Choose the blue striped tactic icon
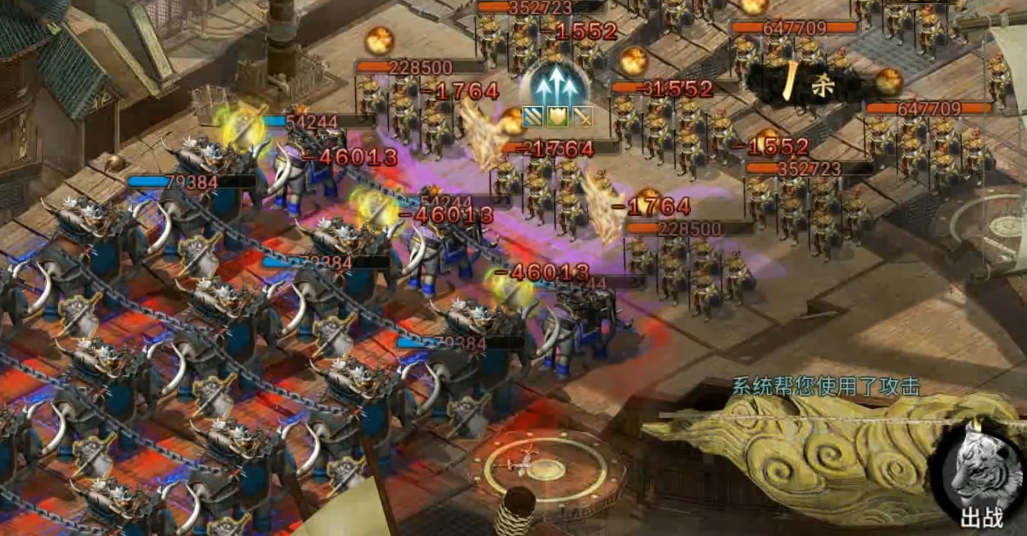 tap(533, 116)
